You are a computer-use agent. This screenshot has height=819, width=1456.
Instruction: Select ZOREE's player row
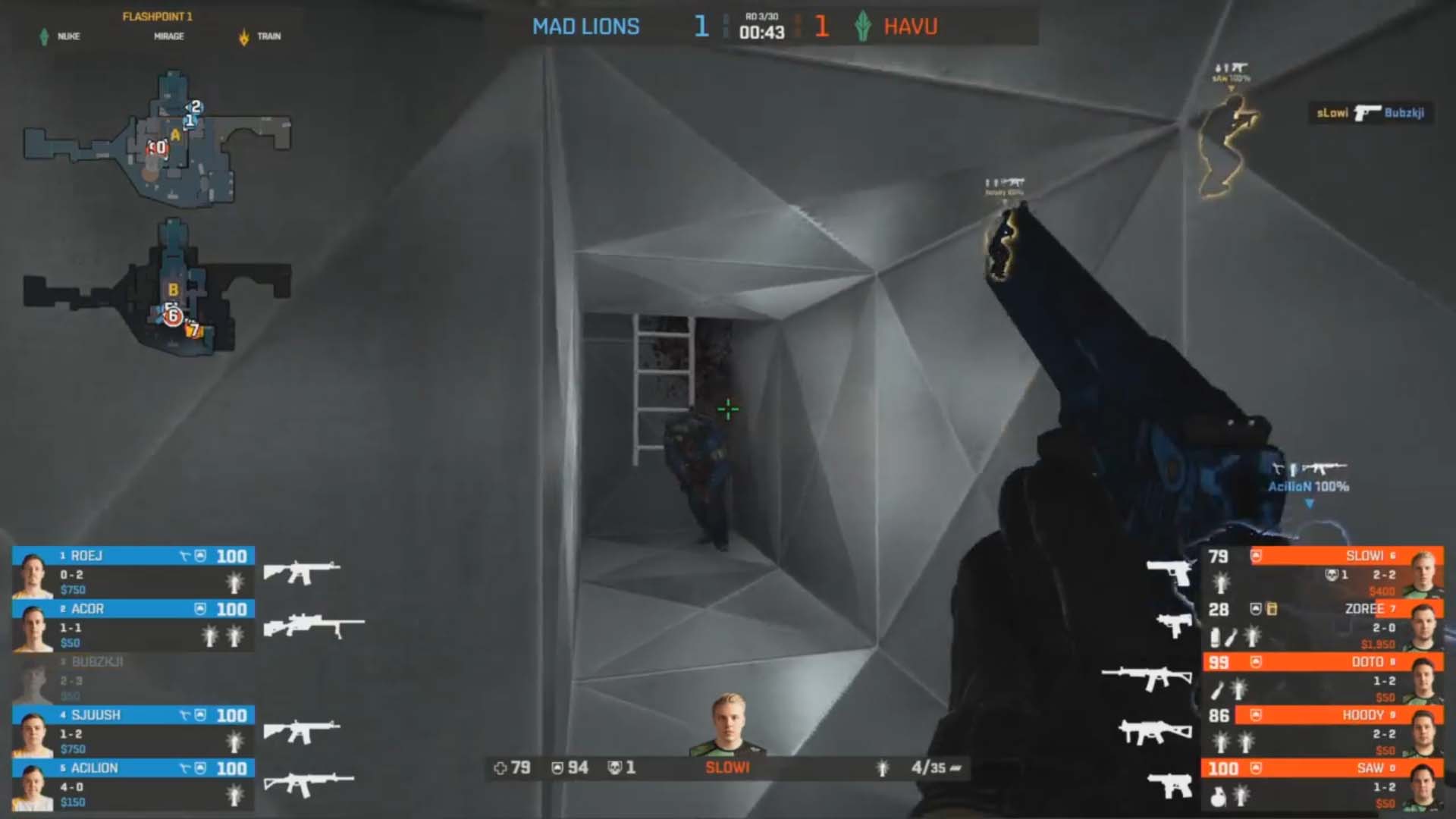pyautogui.click(x=1323, y=626)
